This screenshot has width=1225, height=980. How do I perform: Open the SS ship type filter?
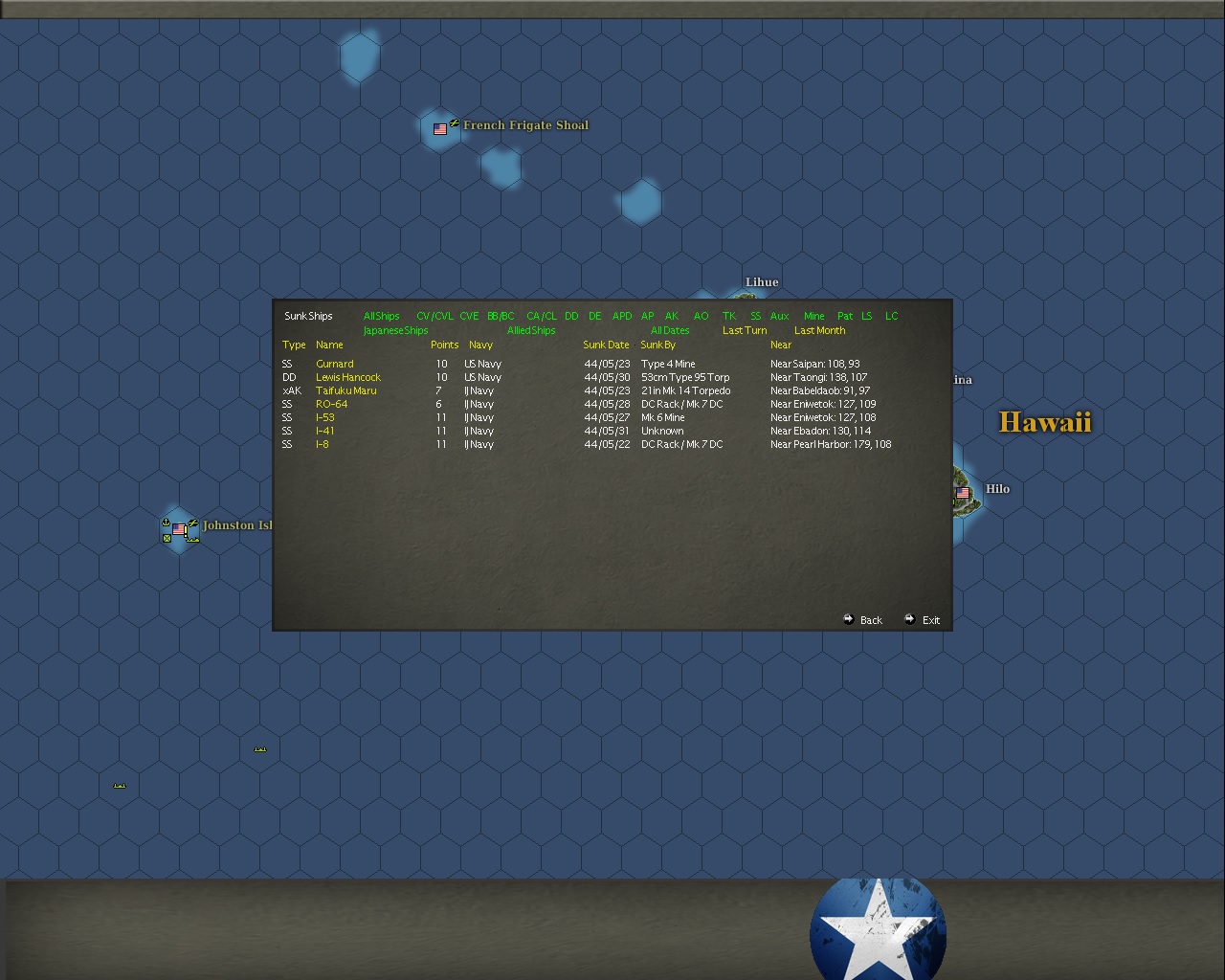point(755,316)
